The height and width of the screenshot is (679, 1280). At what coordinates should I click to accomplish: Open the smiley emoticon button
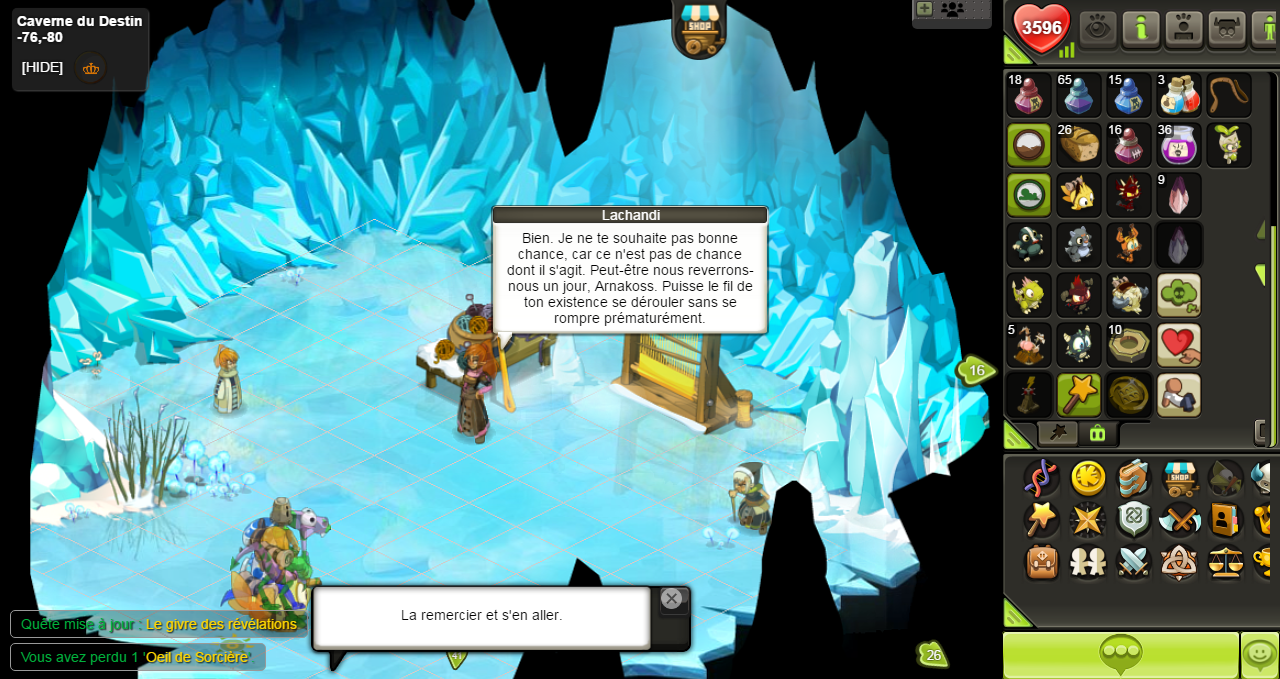tap(1259, 655)
